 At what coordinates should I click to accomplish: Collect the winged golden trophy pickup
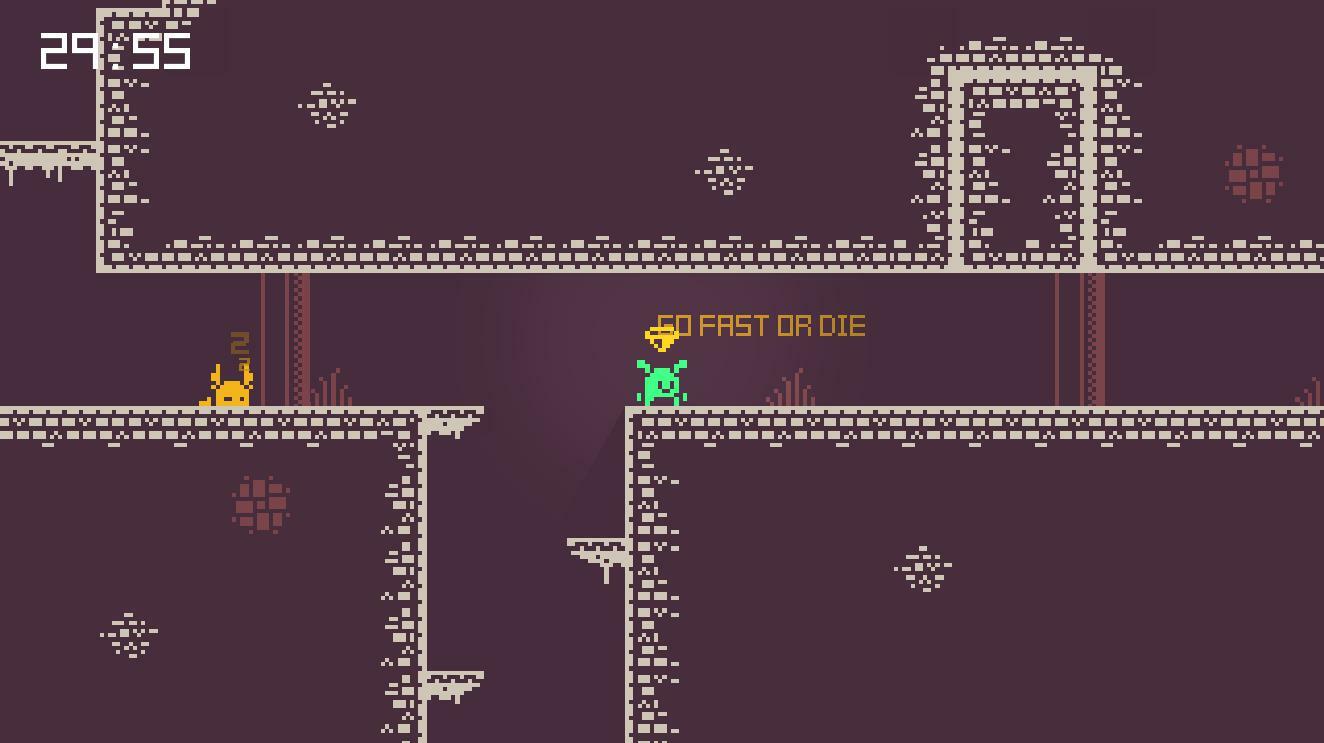pos(662,337)
